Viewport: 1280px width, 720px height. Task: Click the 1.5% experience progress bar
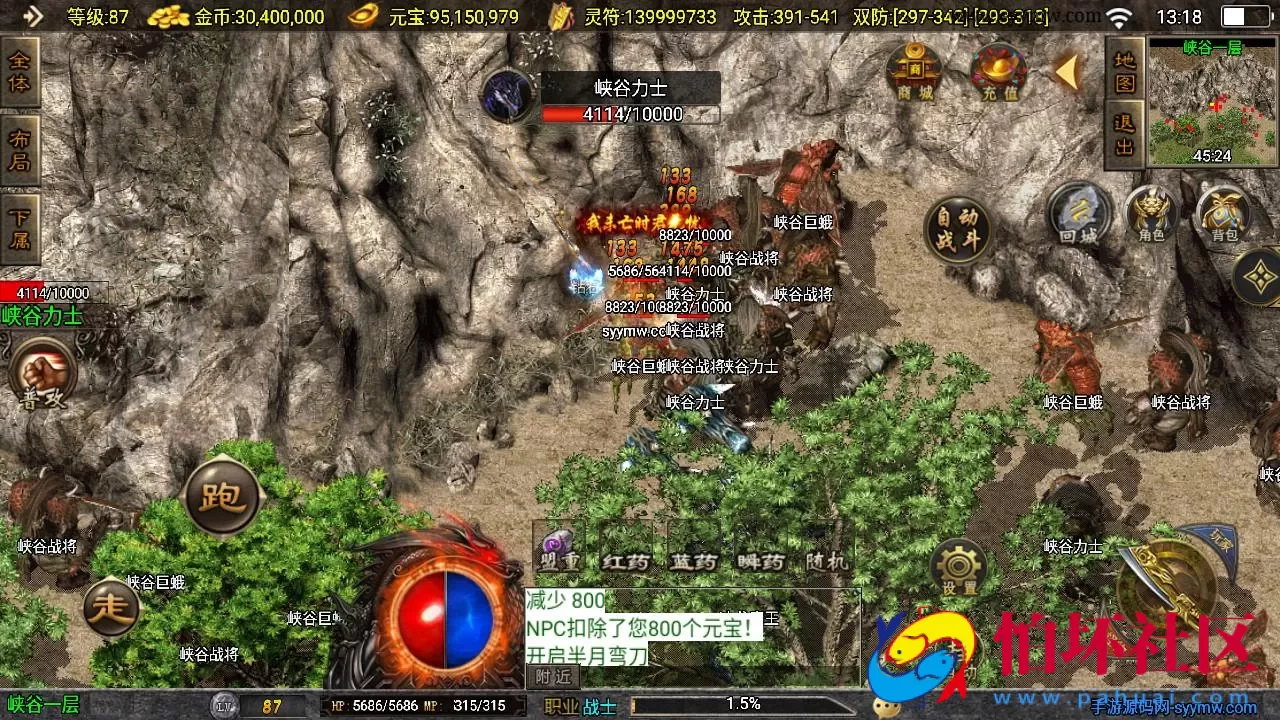[745, 703]
